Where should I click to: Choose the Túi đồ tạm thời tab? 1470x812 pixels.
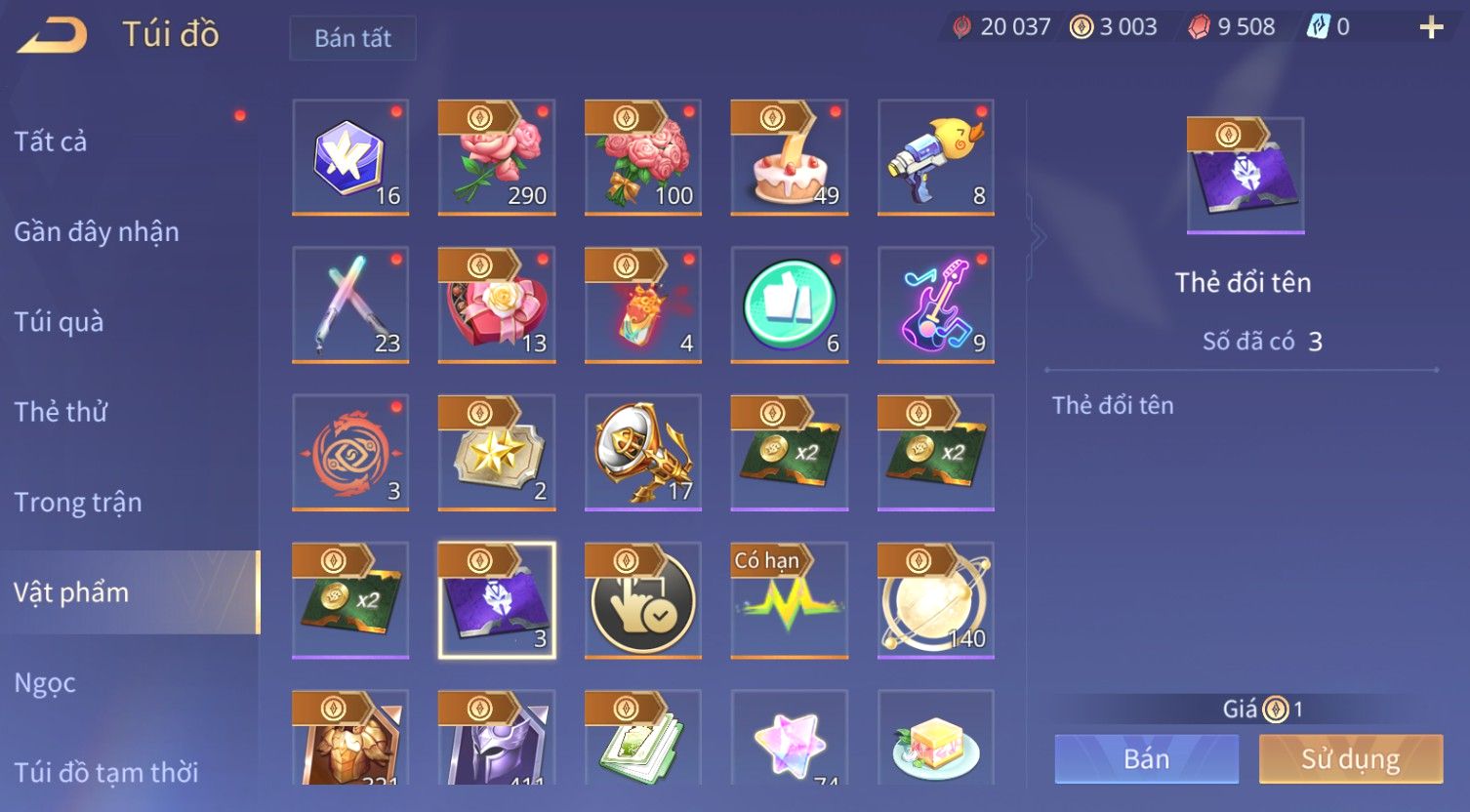(x=105, y=772)
